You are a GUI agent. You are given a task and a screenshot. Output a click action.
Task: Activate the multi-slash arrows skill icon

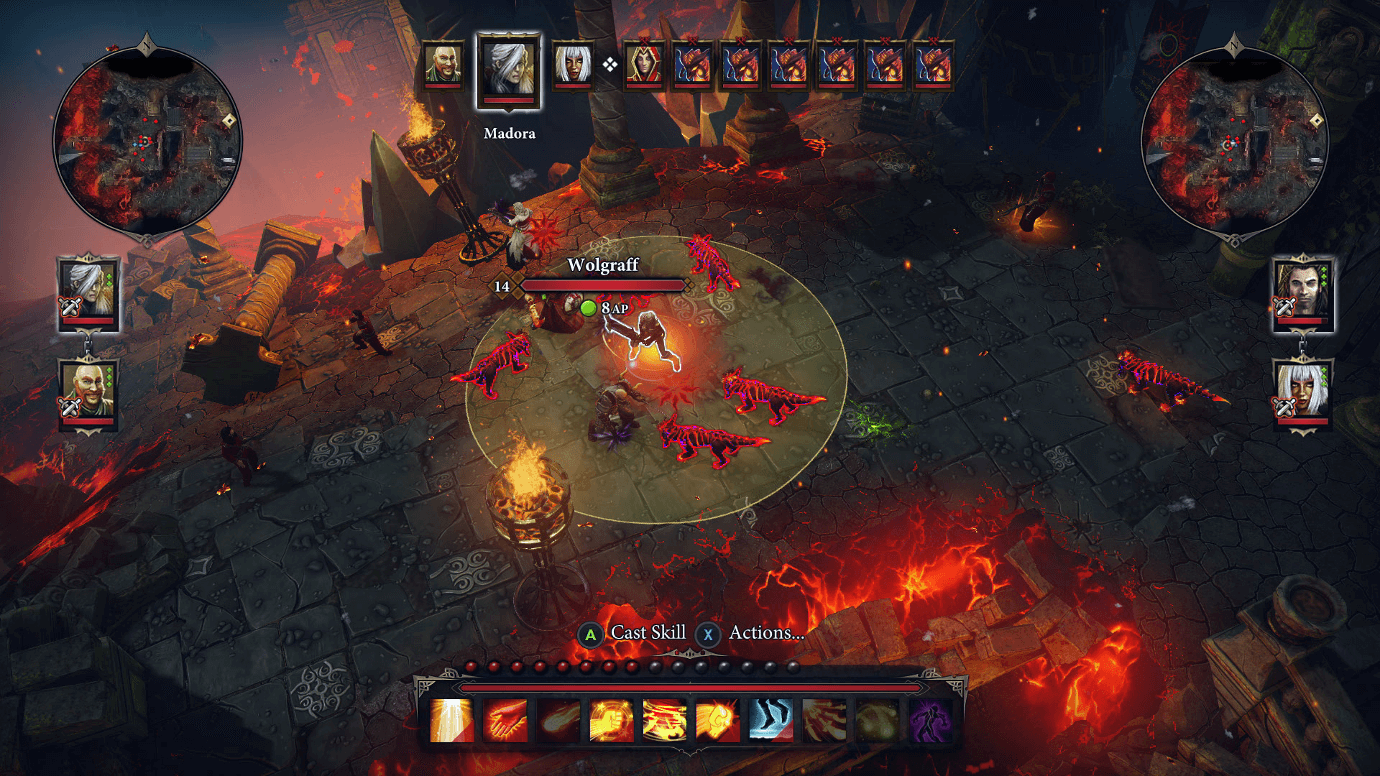tap(825, 721)
